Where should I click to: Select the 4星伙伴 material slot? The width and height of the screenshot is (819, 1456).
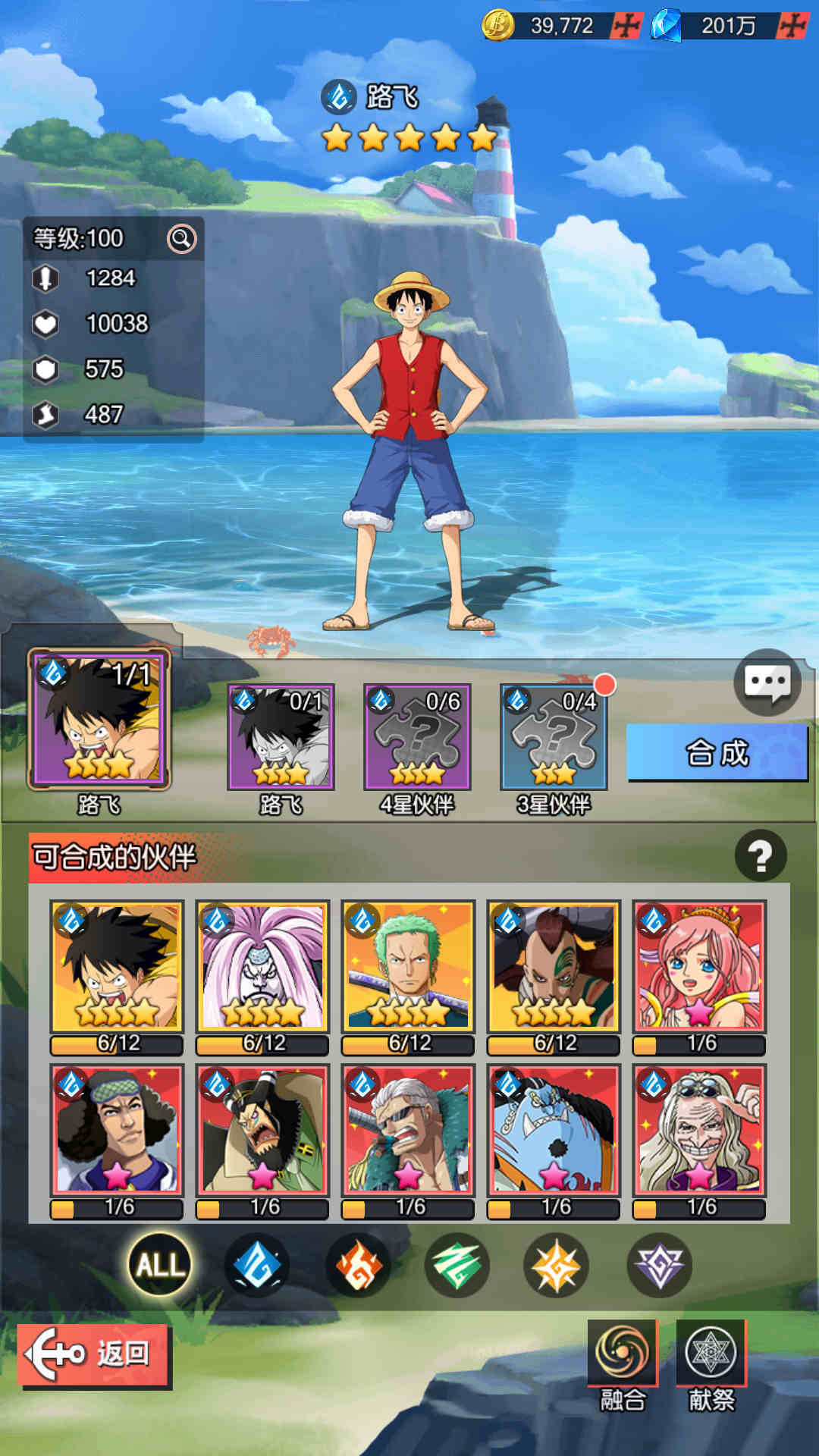tap(417, 737)
